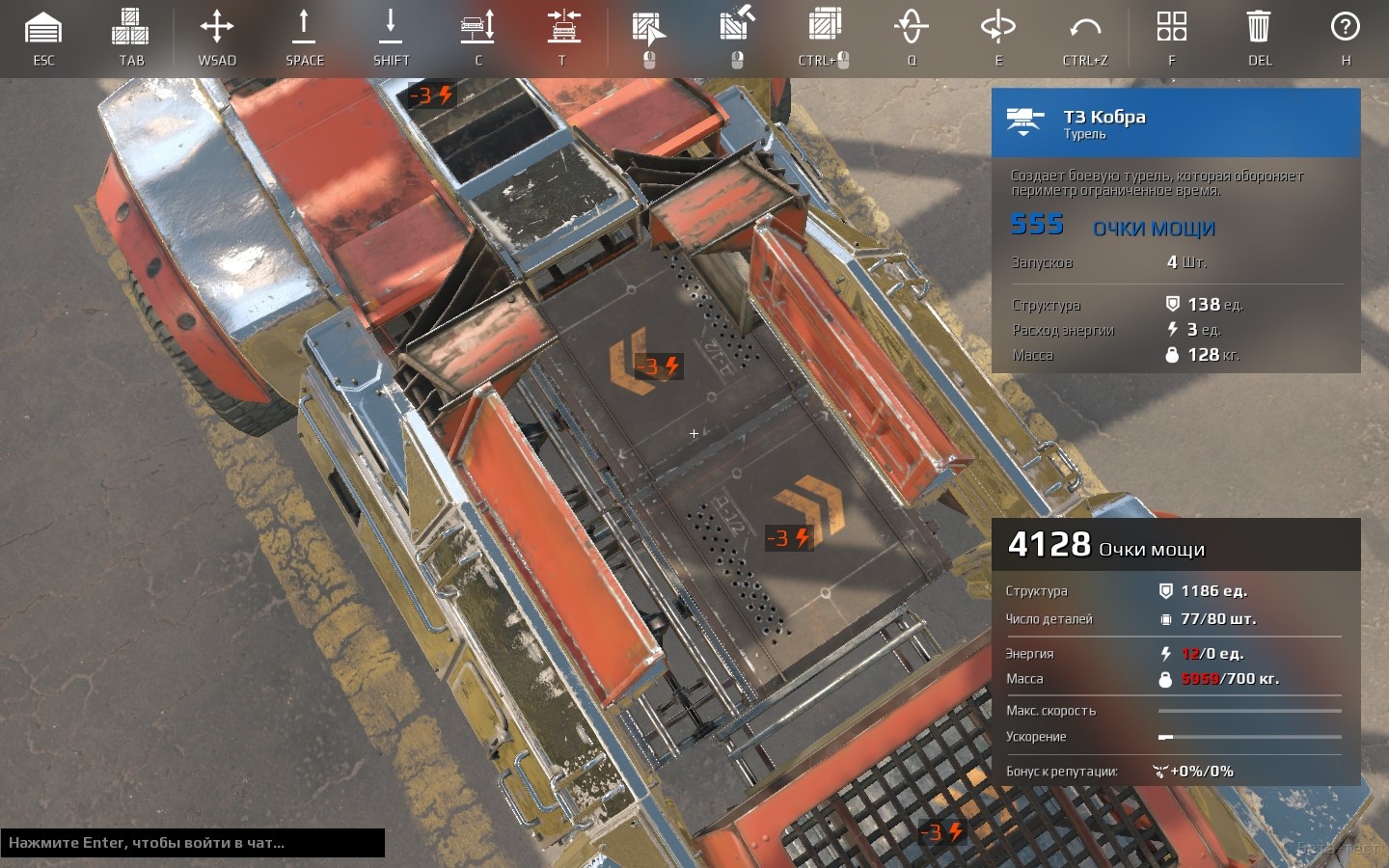Open the four-squares grid view icon
The height and width of the screenshot is (868, 1389).
coord(1171,27)
